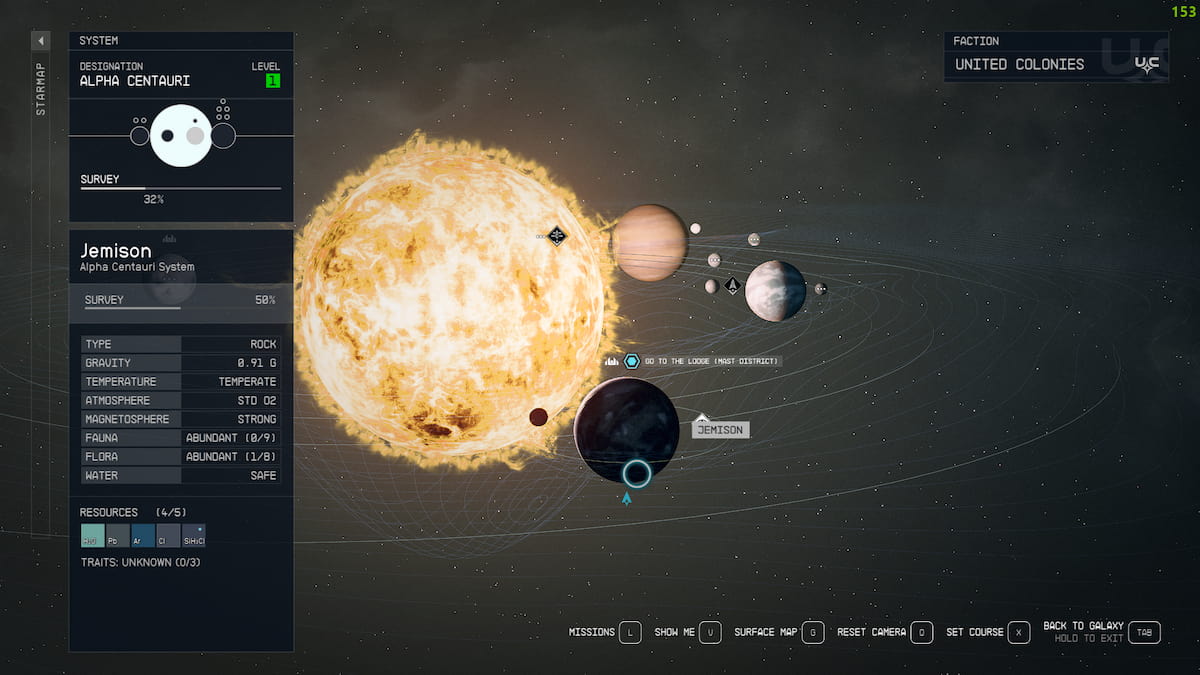Image resolution: width=1200 pixels, height=675 pixels.
Task: Choose the Show Me option
Action: [709, 632]
